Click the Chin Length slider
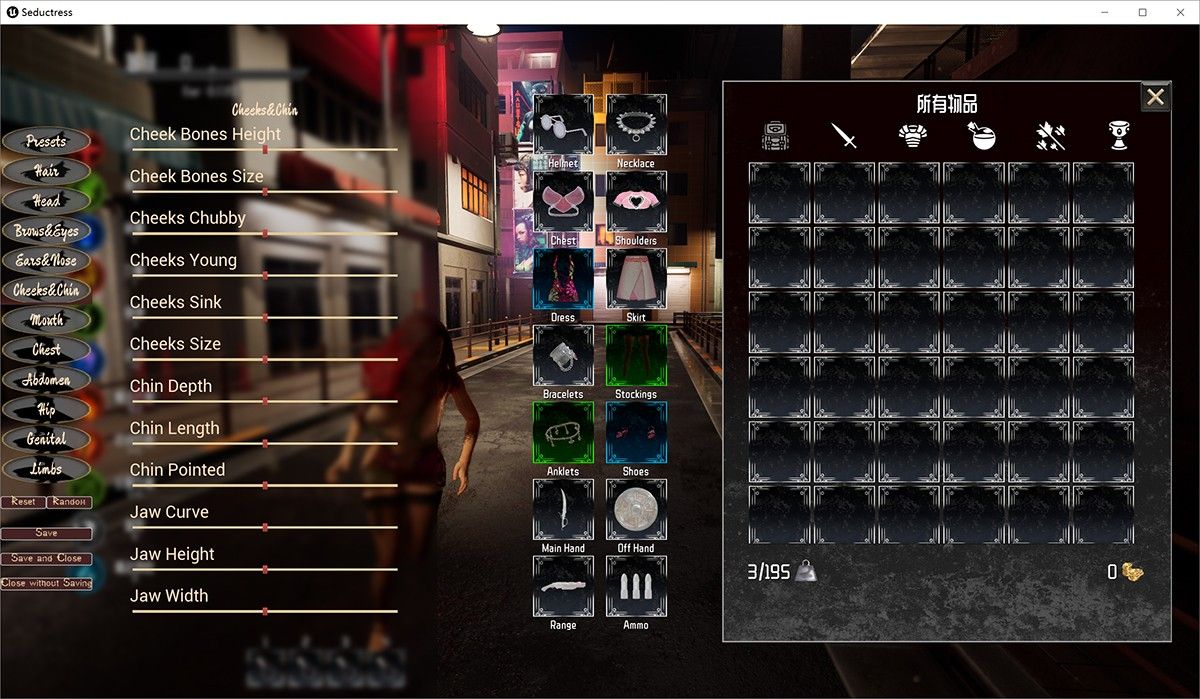This screenshot has height=699, width=1200. point(265,443)
